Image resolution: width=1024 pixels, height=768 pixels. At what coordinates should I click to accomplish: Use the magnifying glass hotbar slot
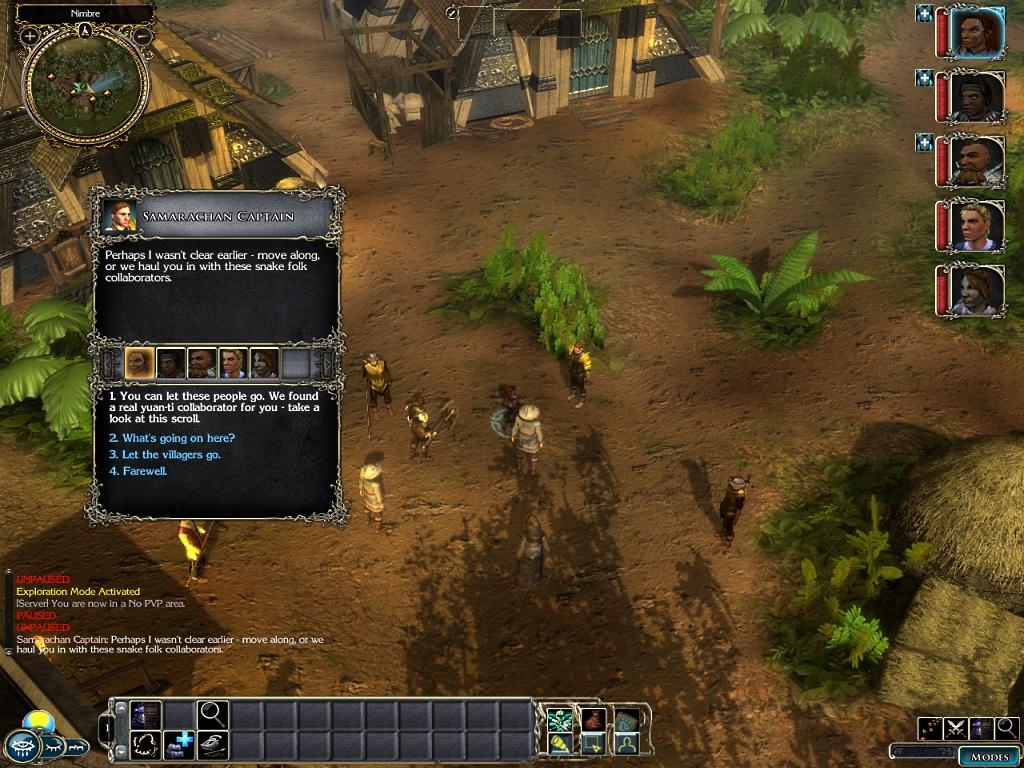[x=213, y=713]
